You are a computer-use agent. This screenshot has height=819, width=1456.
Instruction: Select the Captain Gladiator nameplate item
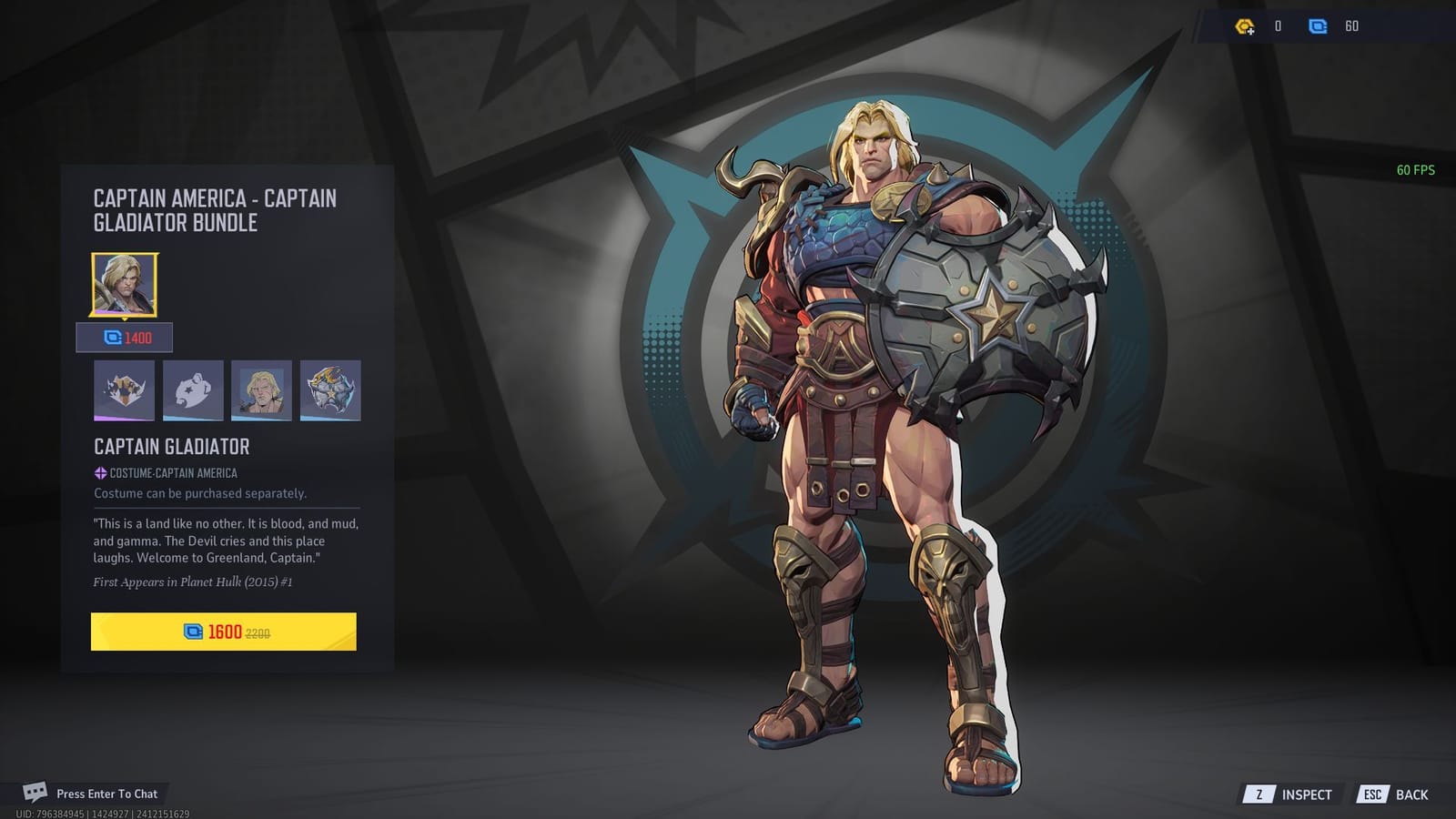pyautogui.click(x=262, y=391)
